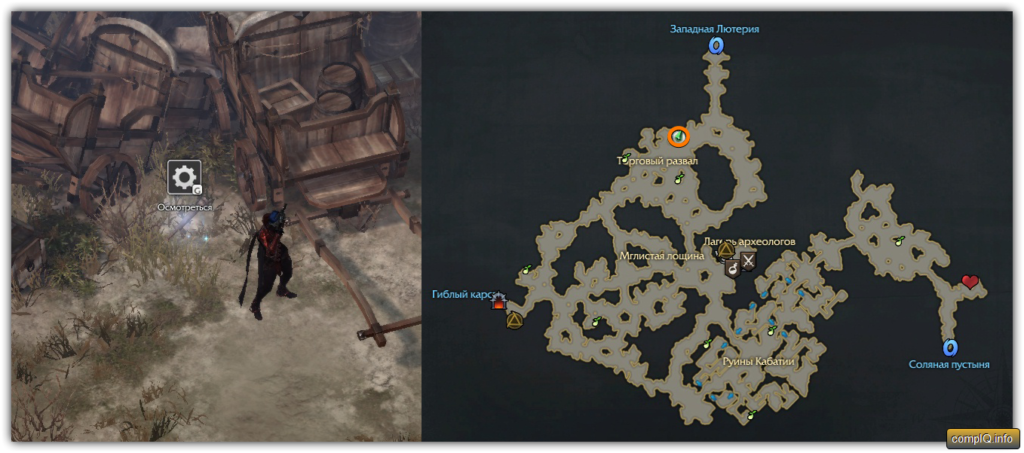Image resolution: width=1024 pixels, height=453 pixels.
Task: Open the complQ.info watermark link
Action: 982,438
